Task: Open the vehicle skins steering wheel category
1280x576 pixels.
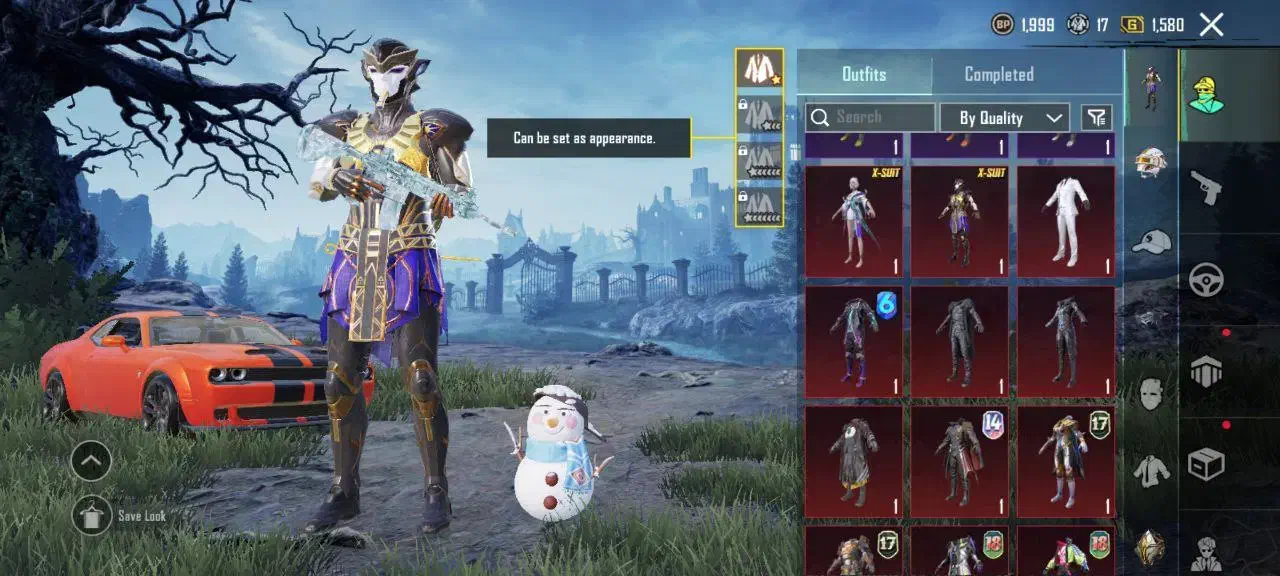Action: tap(1206, 280)
